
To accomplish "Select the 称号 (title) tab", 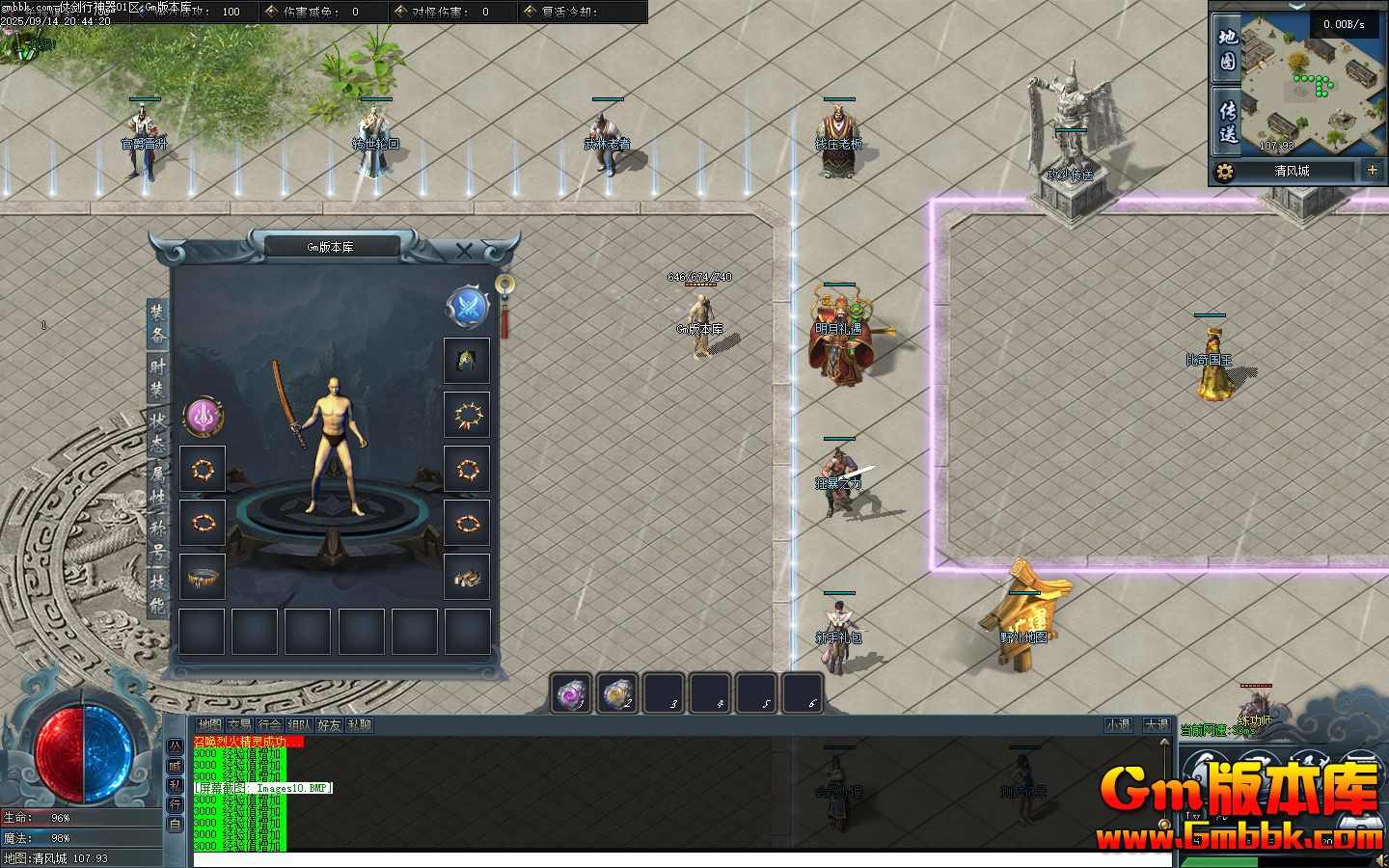I will point(157,540).
